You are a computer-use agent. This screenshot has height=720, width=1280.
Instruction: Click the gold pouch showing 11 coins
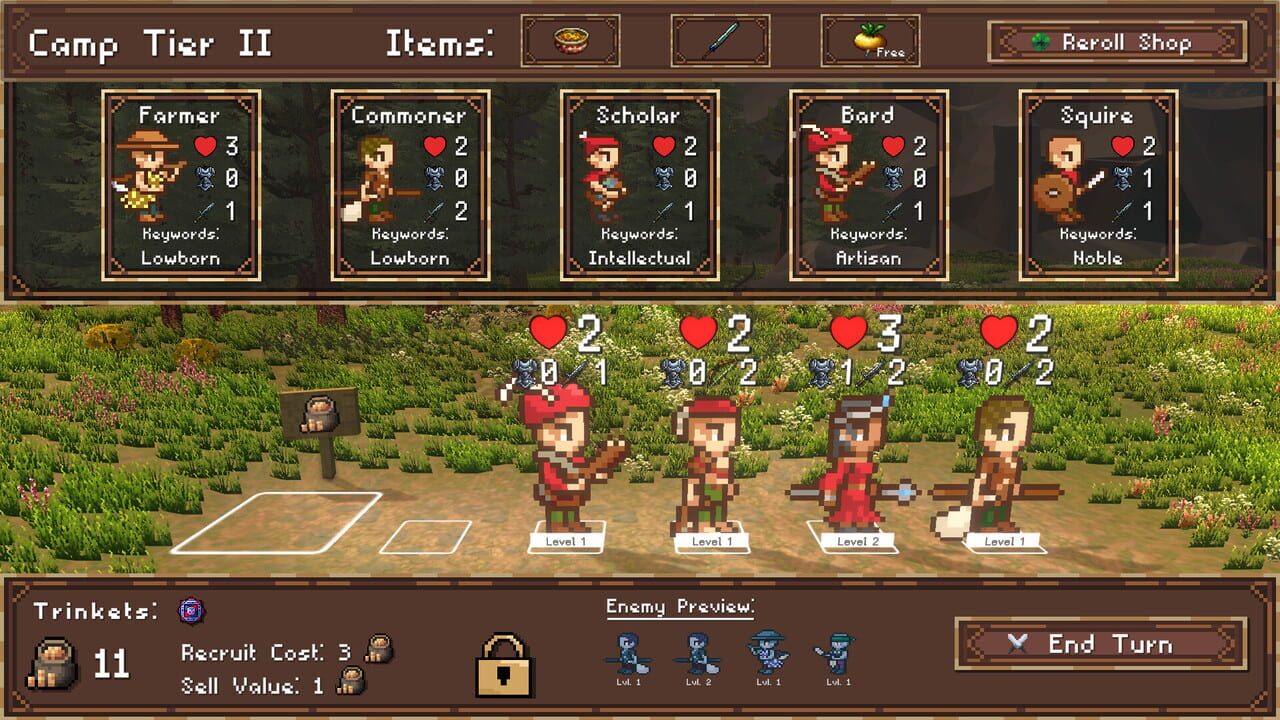coord(55,659)
